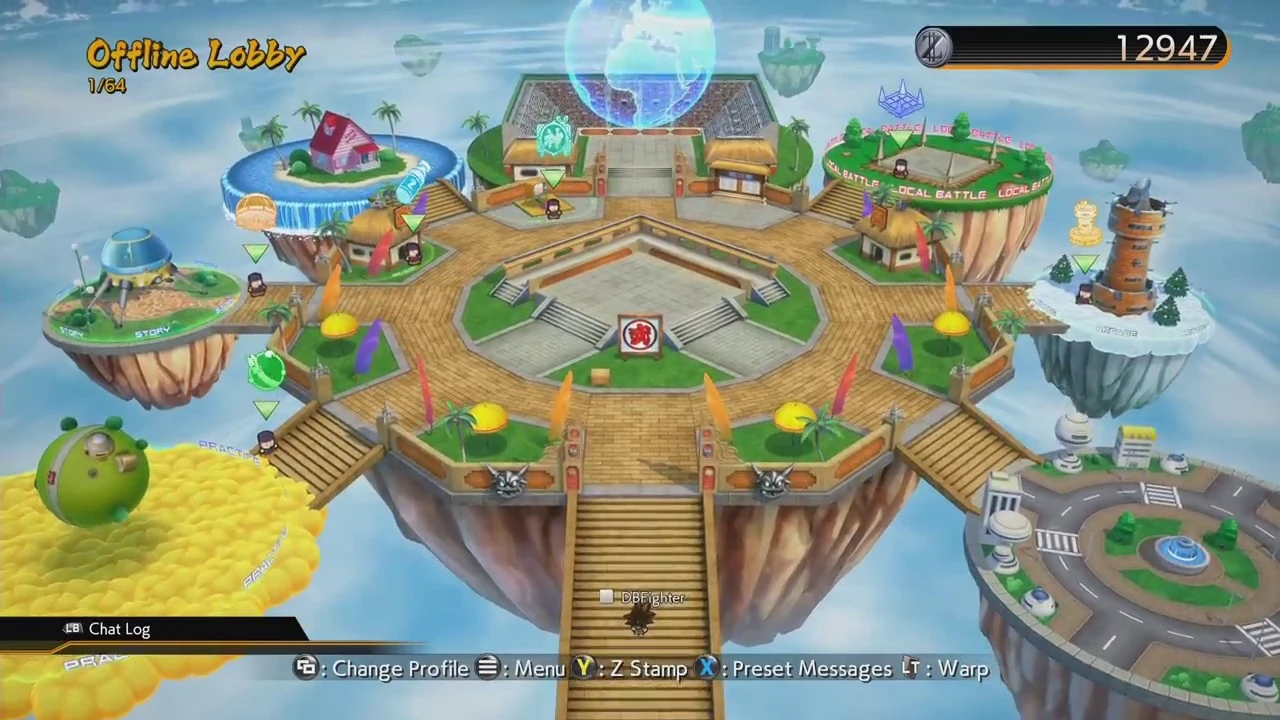Click the Kame symbol signboard at the central plaza
The height and width of the screenshot is (720, 1280).
(x=640, y=335)
